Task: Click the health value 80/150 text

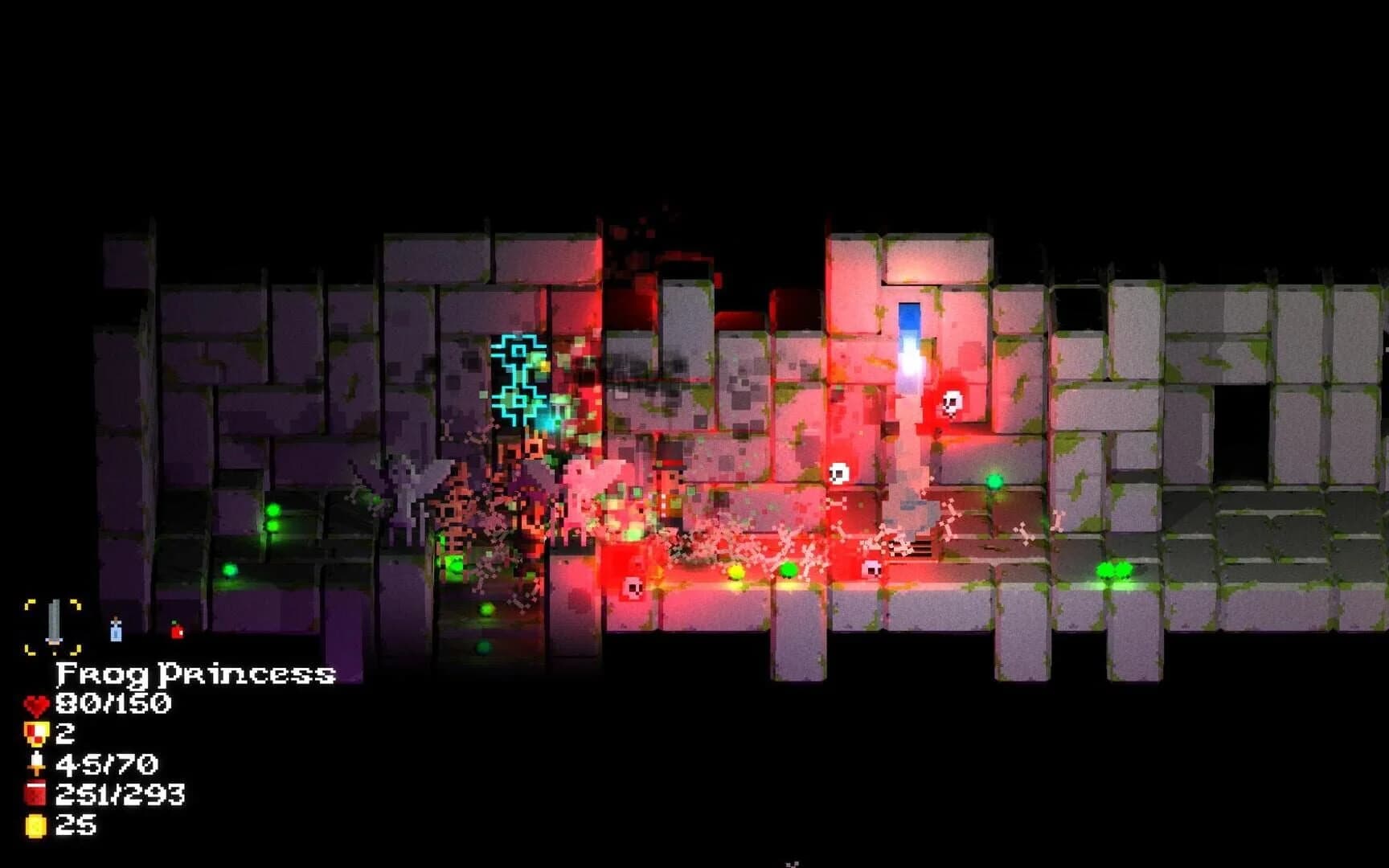Action: click(113, 703)
